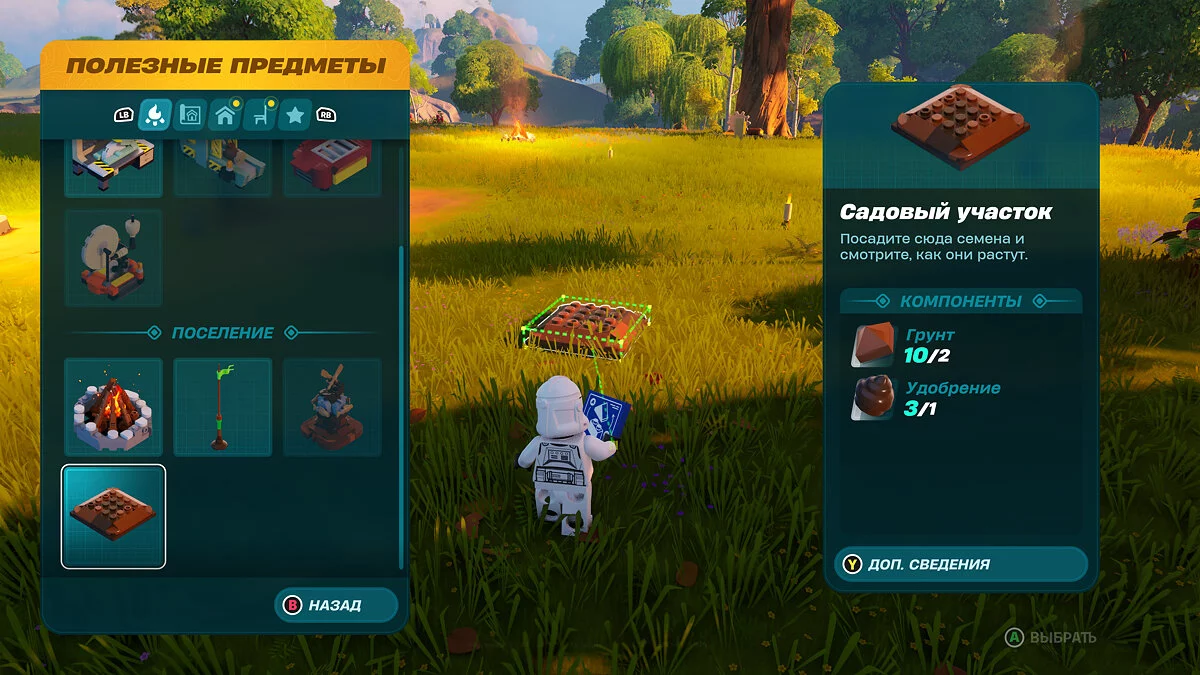Click the Назад back button

coord(335,605)
